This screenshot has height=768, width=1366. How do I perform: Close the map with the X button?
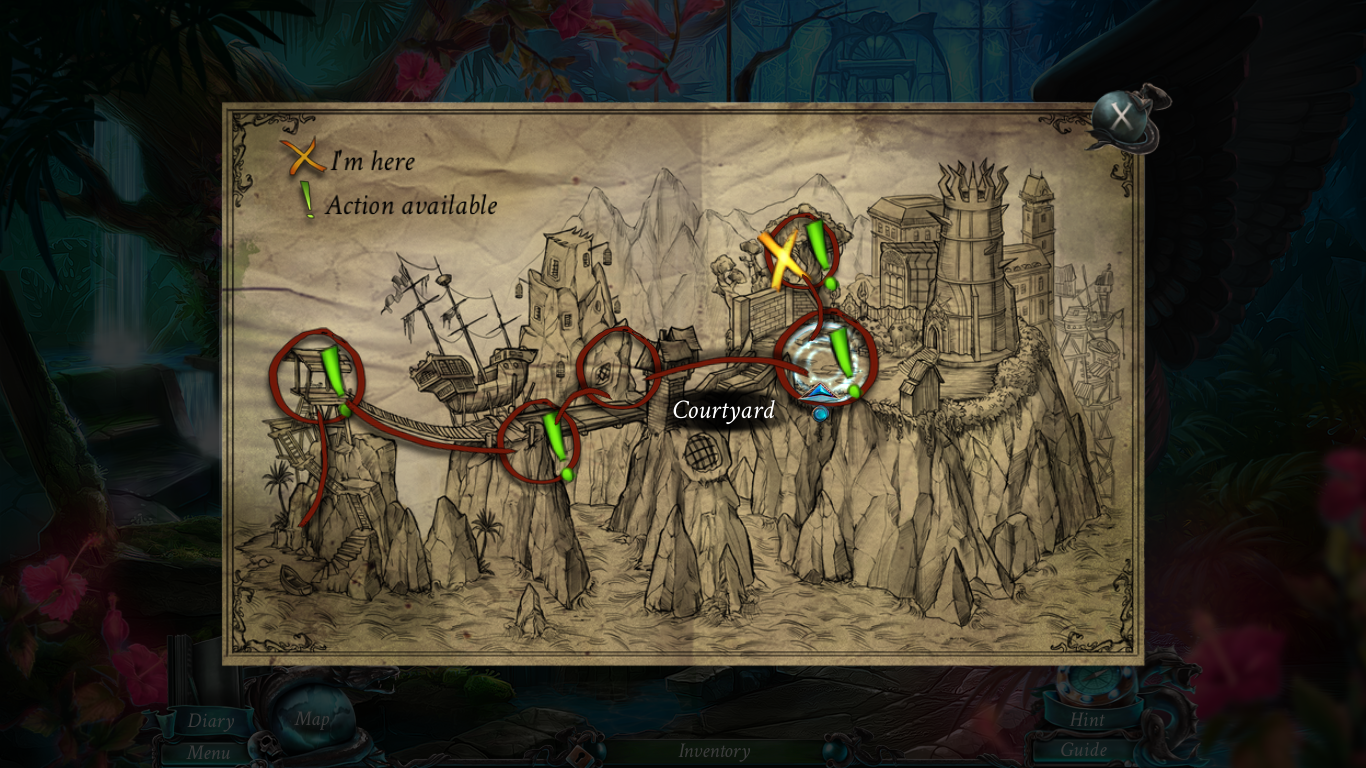pyautogui.click(x=1122, y=118)
